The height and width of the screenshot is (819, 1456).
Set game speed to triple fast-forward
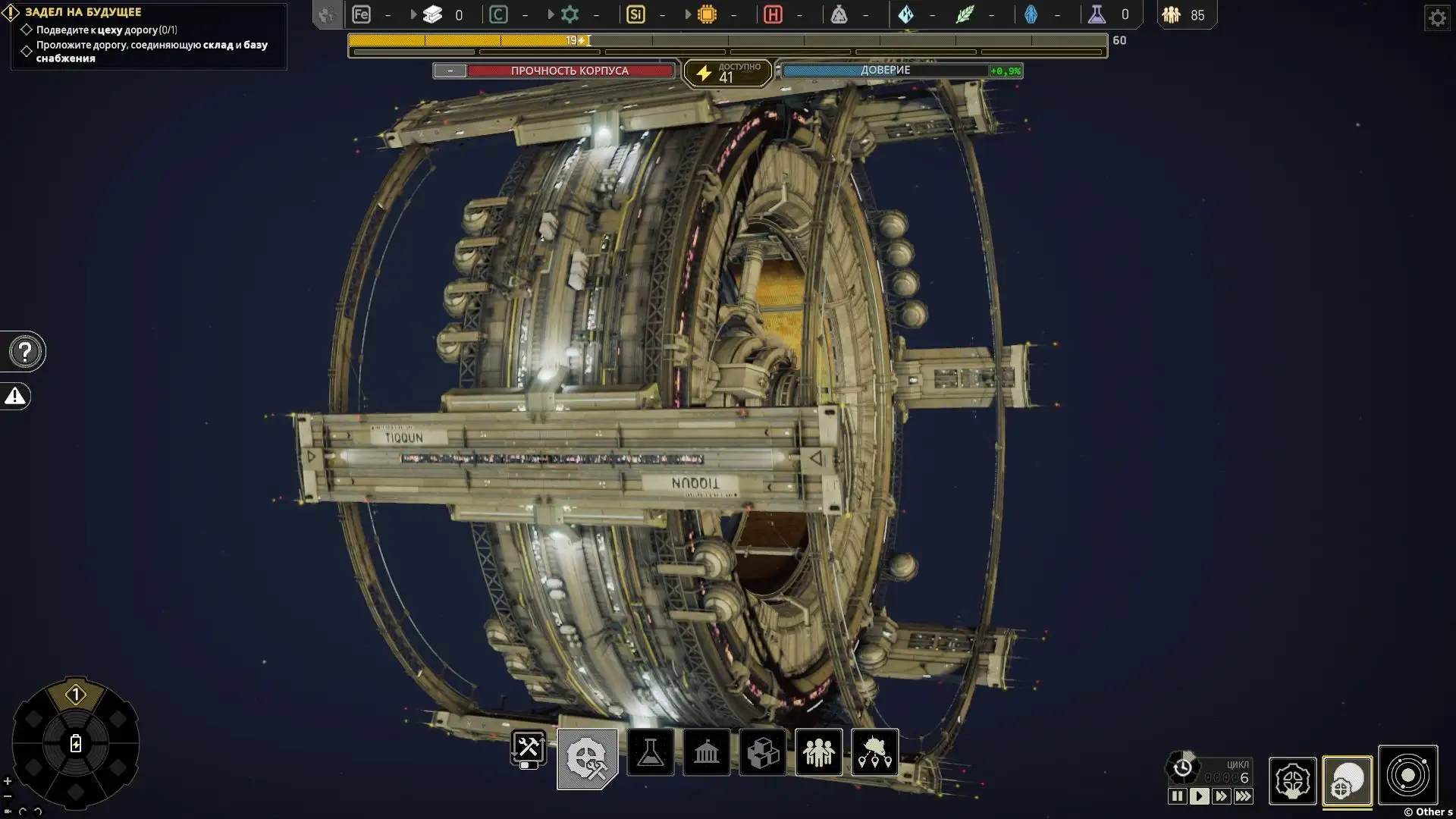pos(1244,796)
